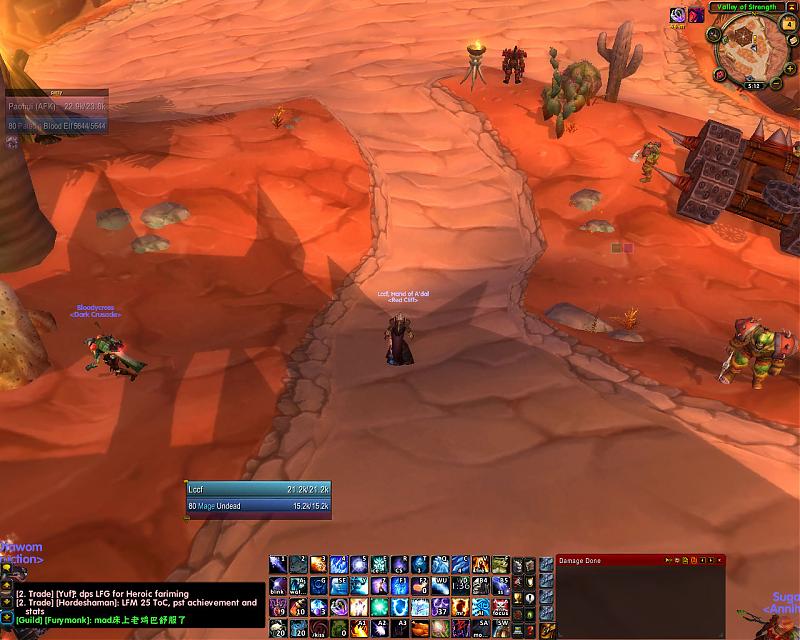This screenshot has width=800, height=640.
Task: Close the Damage Done meter window
Action: pyautogui.click(x=719, y=560)
